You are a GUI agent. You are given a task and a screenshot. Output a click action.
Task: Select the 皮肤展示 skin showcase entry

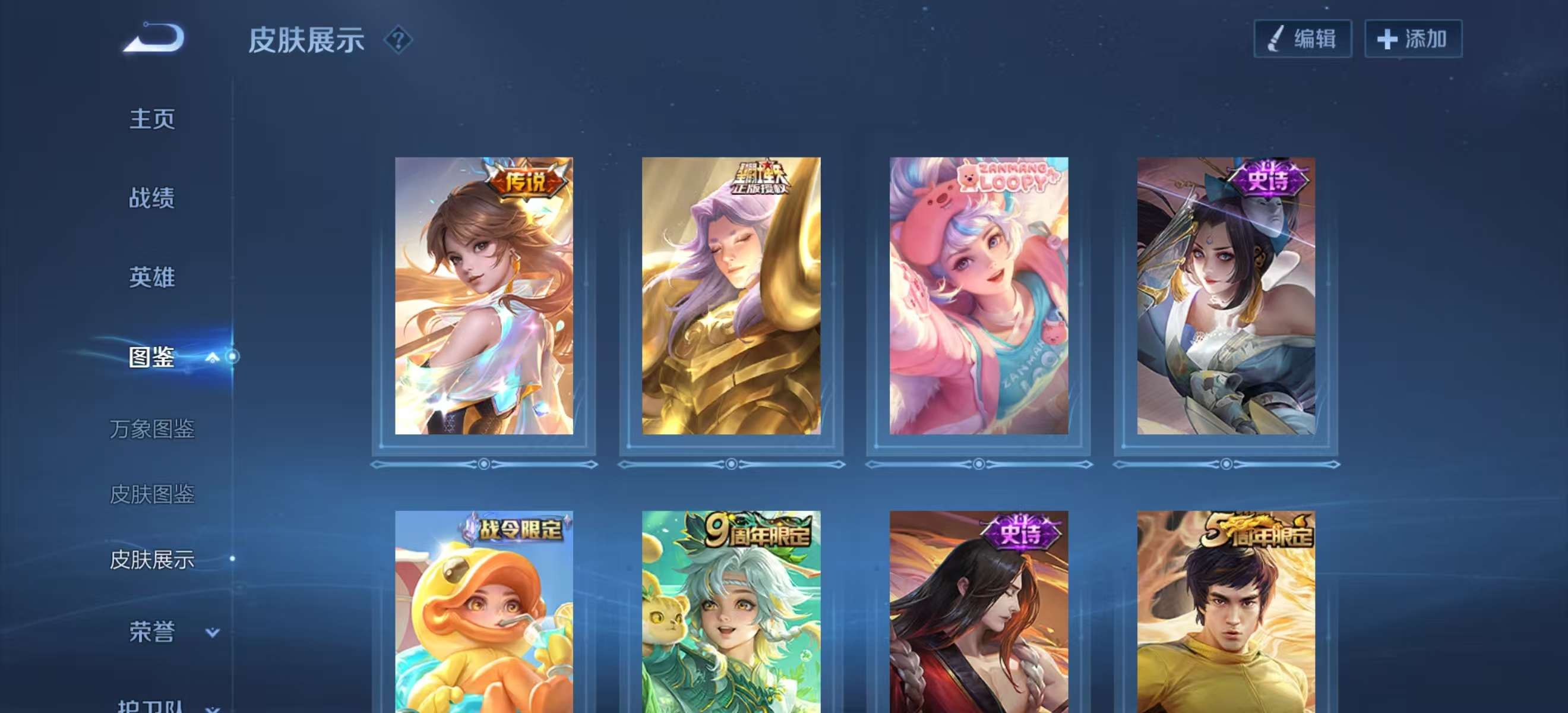(152, 560)
